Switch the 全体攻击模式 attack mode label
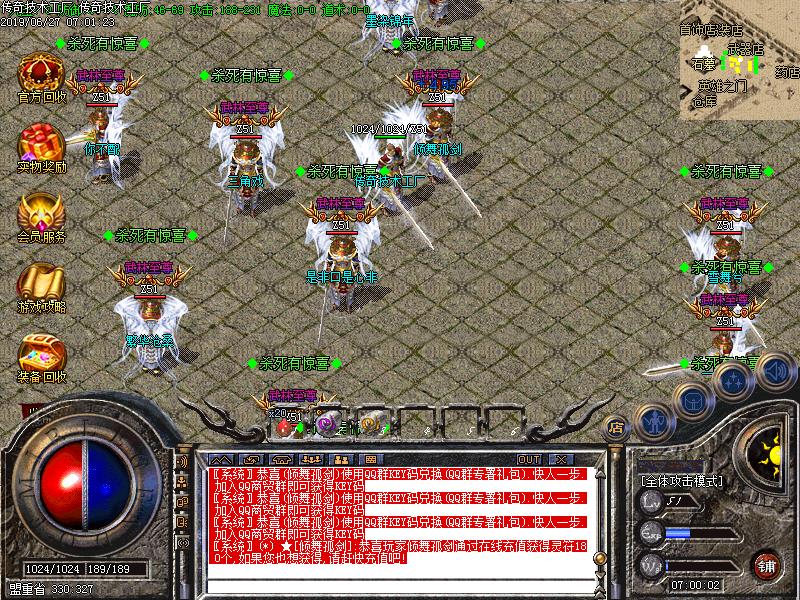 [681, 481]
